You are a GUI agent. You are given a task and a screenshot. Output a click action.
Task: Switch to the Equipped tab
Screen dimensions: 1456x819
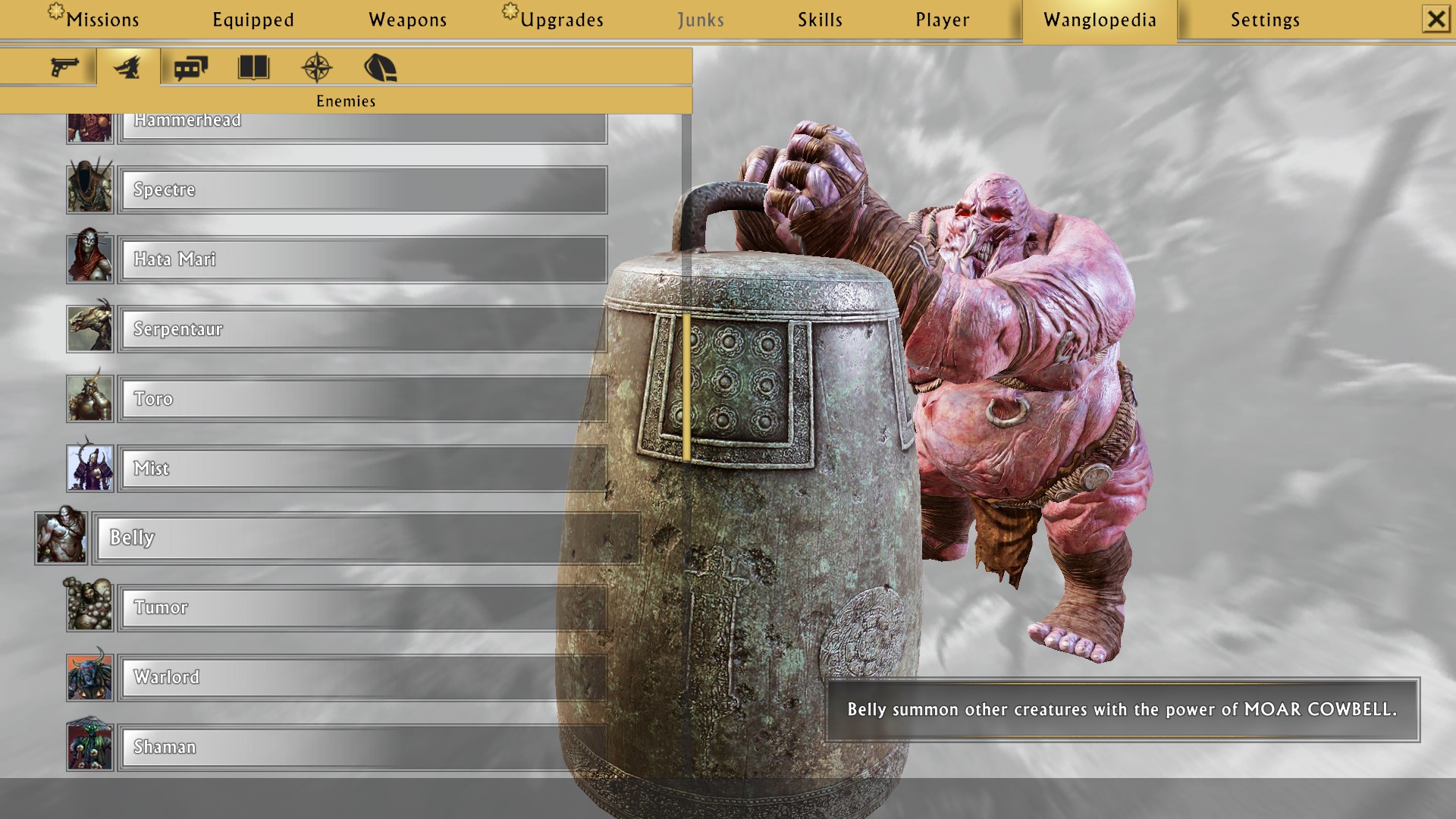(253, 20)
